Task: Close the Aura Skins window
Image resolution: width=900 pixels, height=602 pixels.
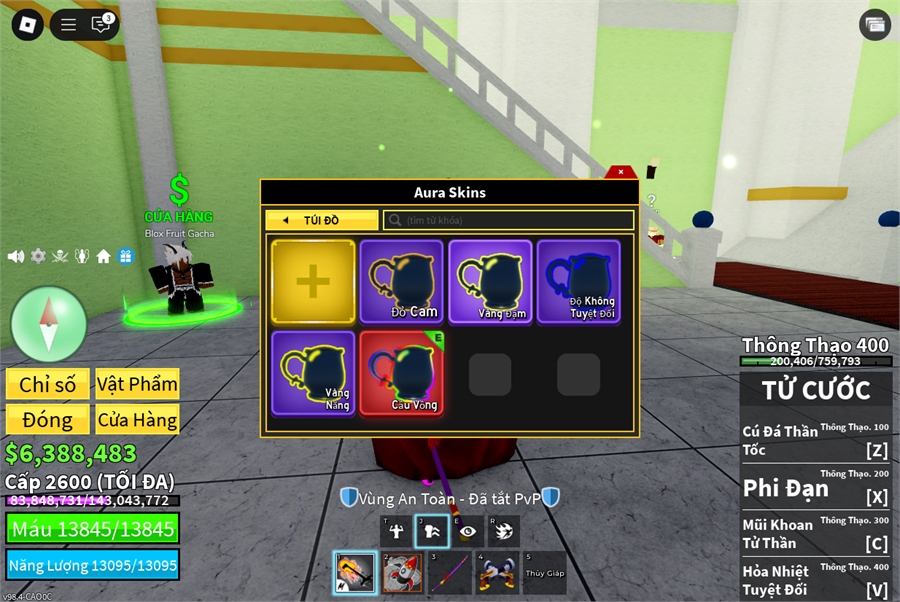Action: pyautogui.click(x=621, y=172)
